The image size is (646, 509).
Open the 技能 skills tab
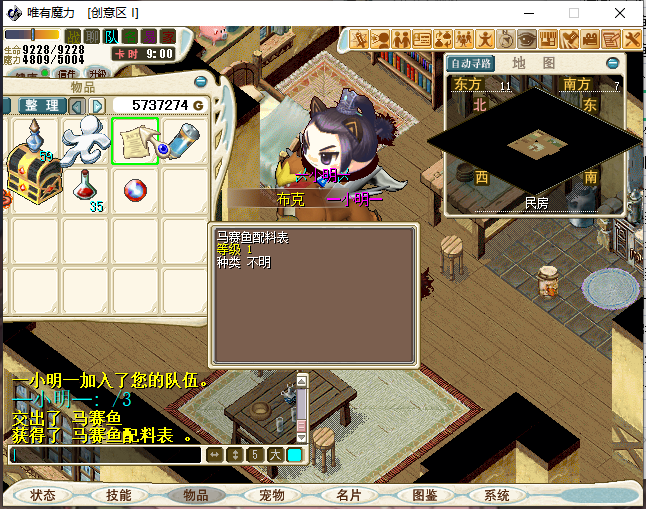pyautogui.click(x=119, y=495)
